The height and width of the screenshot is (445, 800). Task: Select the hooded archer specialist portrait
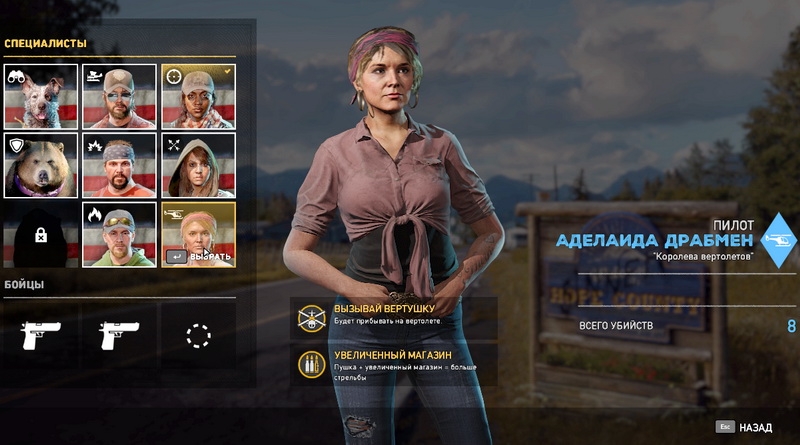(x=198, y=165)
